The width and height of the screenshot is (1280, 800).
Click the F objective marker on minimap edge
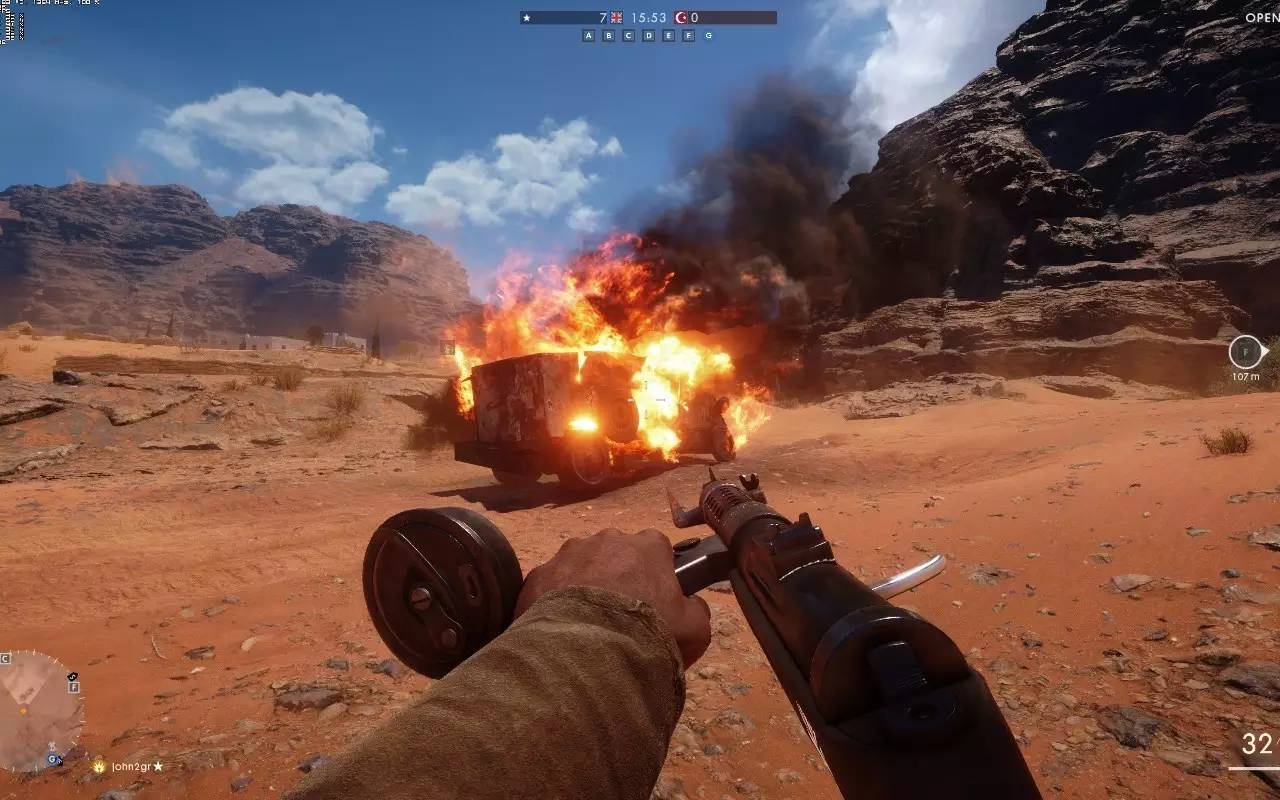pos(73,687)
